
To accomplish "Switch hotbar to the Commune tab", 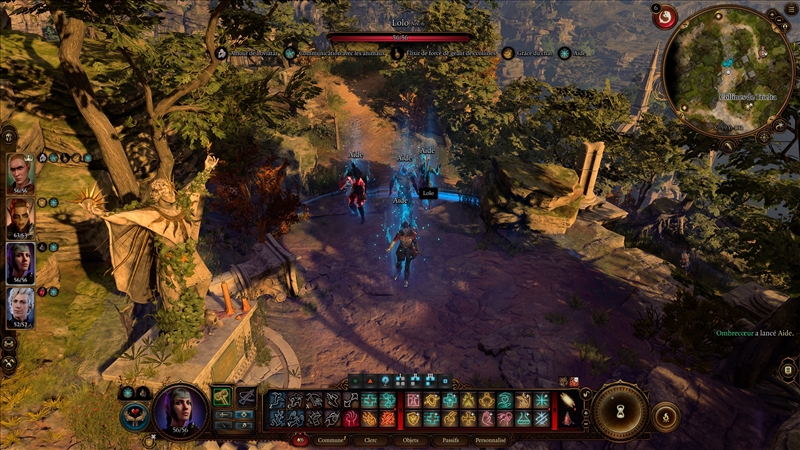I will [x=330, y=440].
